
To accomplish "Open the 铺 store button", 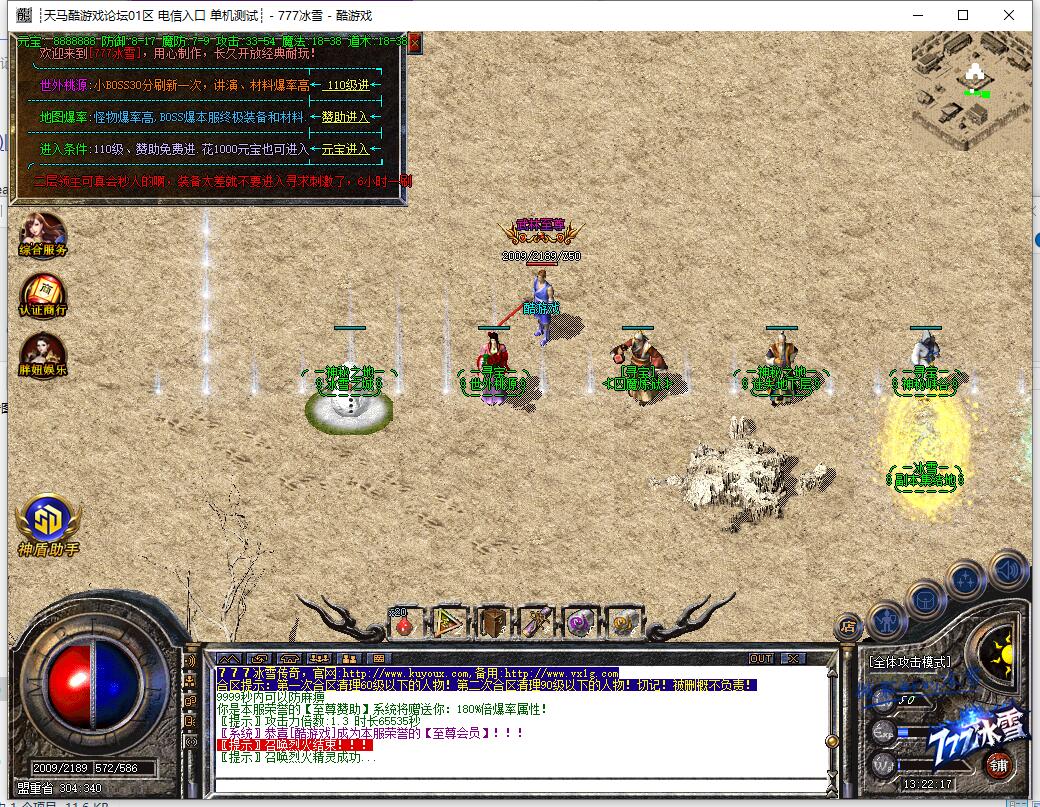I will coord(997,766).
